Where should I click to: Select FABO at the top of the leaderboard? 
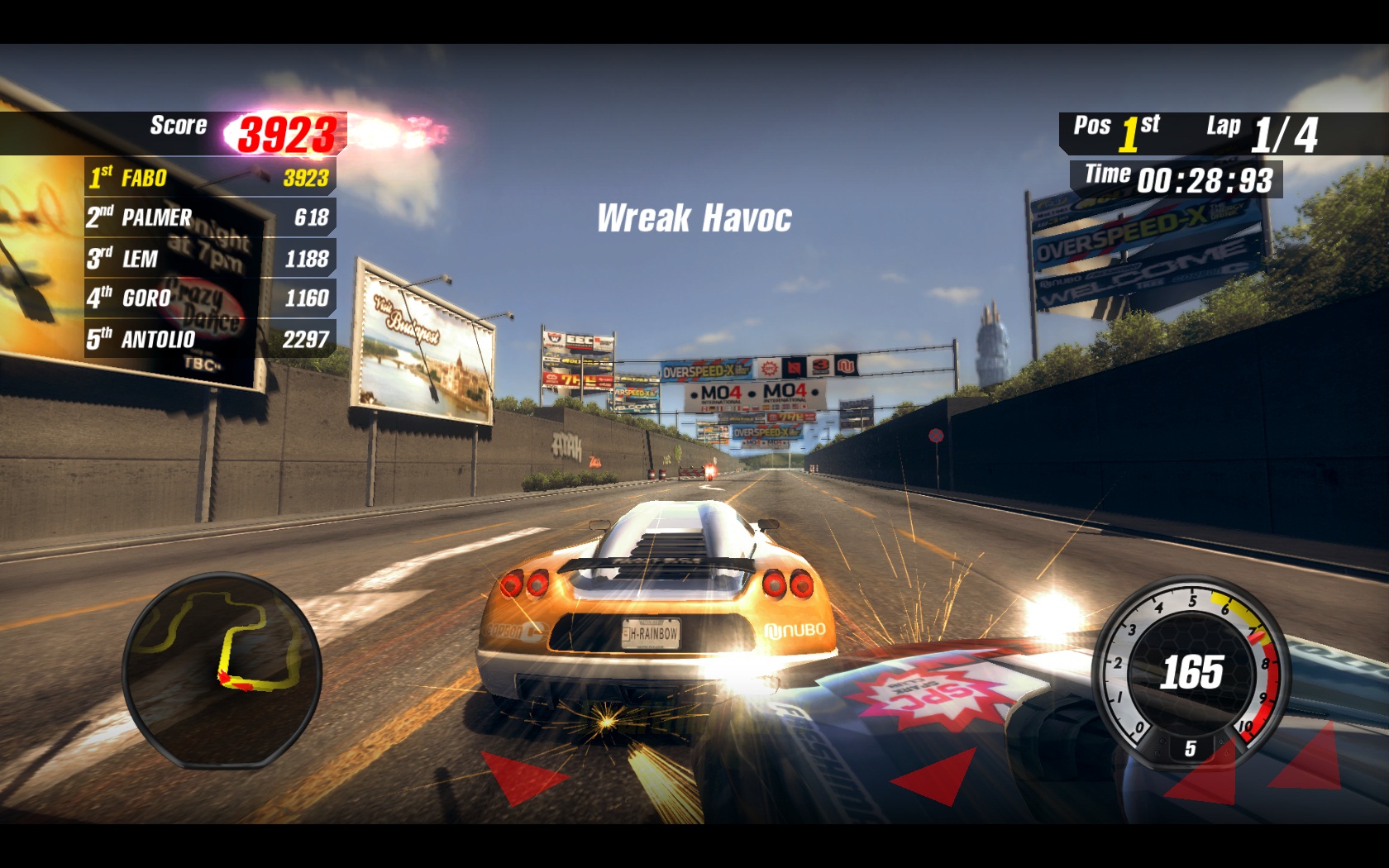(x=145, y=177)
